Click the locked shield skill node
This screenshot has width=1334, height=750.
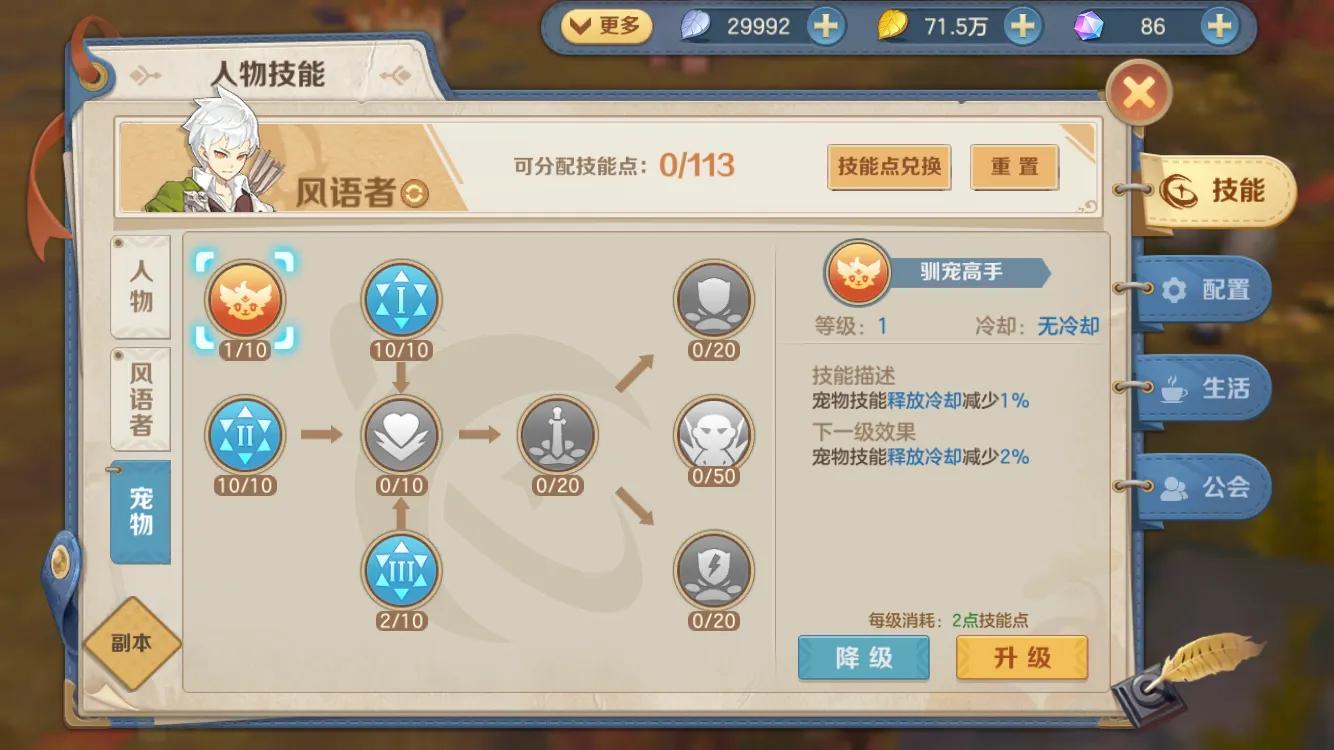(713, 300)
